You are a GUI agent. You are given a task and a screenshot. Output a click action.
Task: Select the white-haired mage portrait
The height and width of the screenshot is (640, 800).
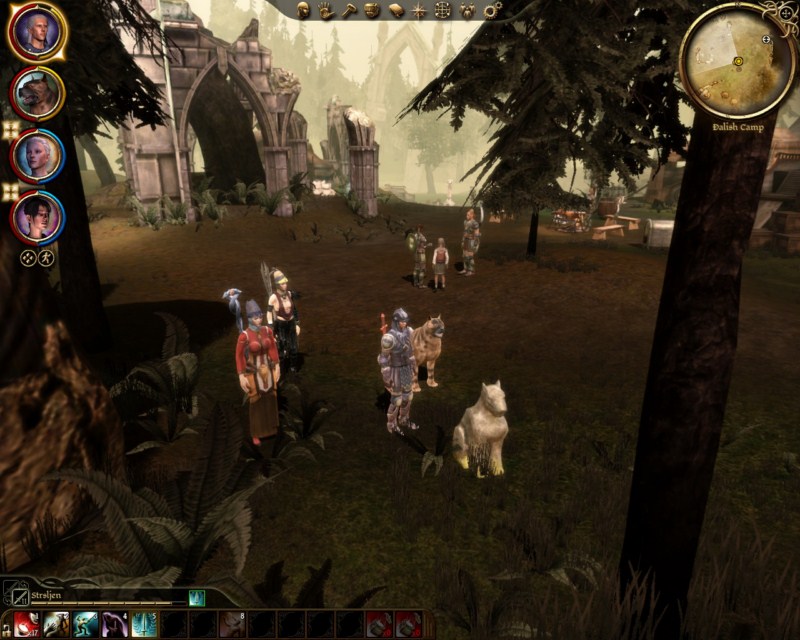coord(37,155)
